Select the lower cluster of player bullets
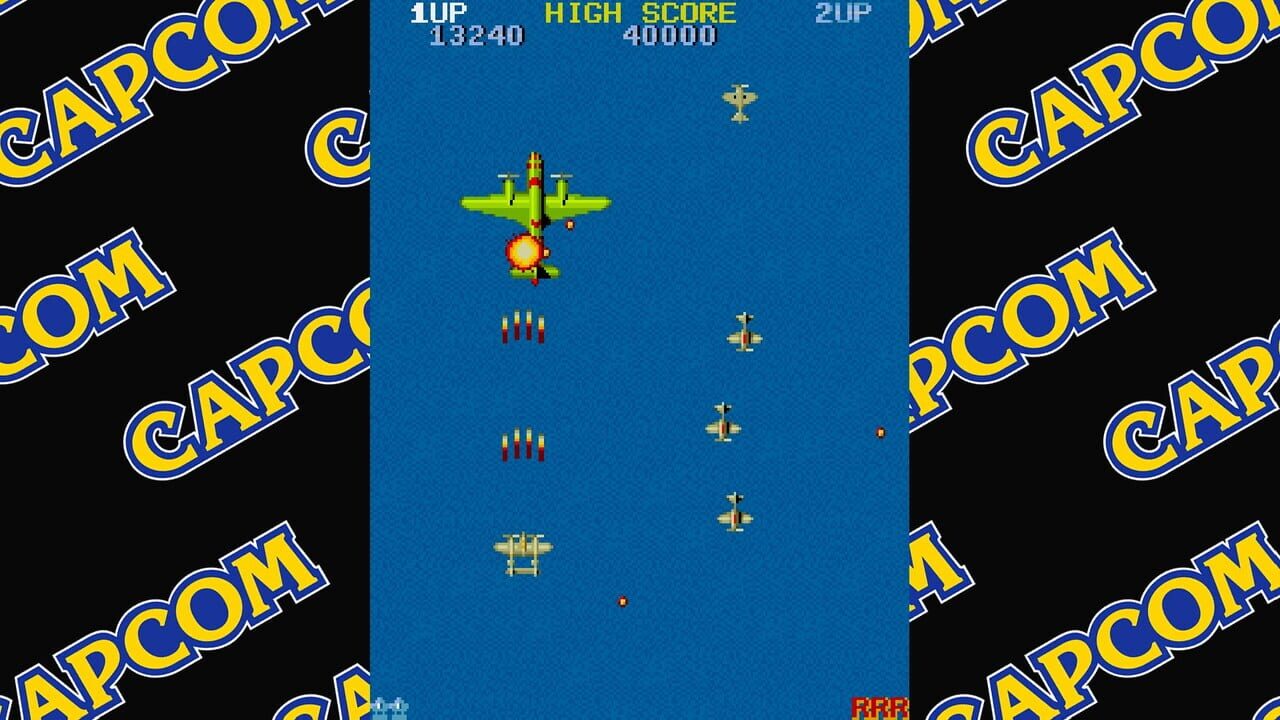The height and width of the screenshot is (720, 1280). tap(523, 442)
